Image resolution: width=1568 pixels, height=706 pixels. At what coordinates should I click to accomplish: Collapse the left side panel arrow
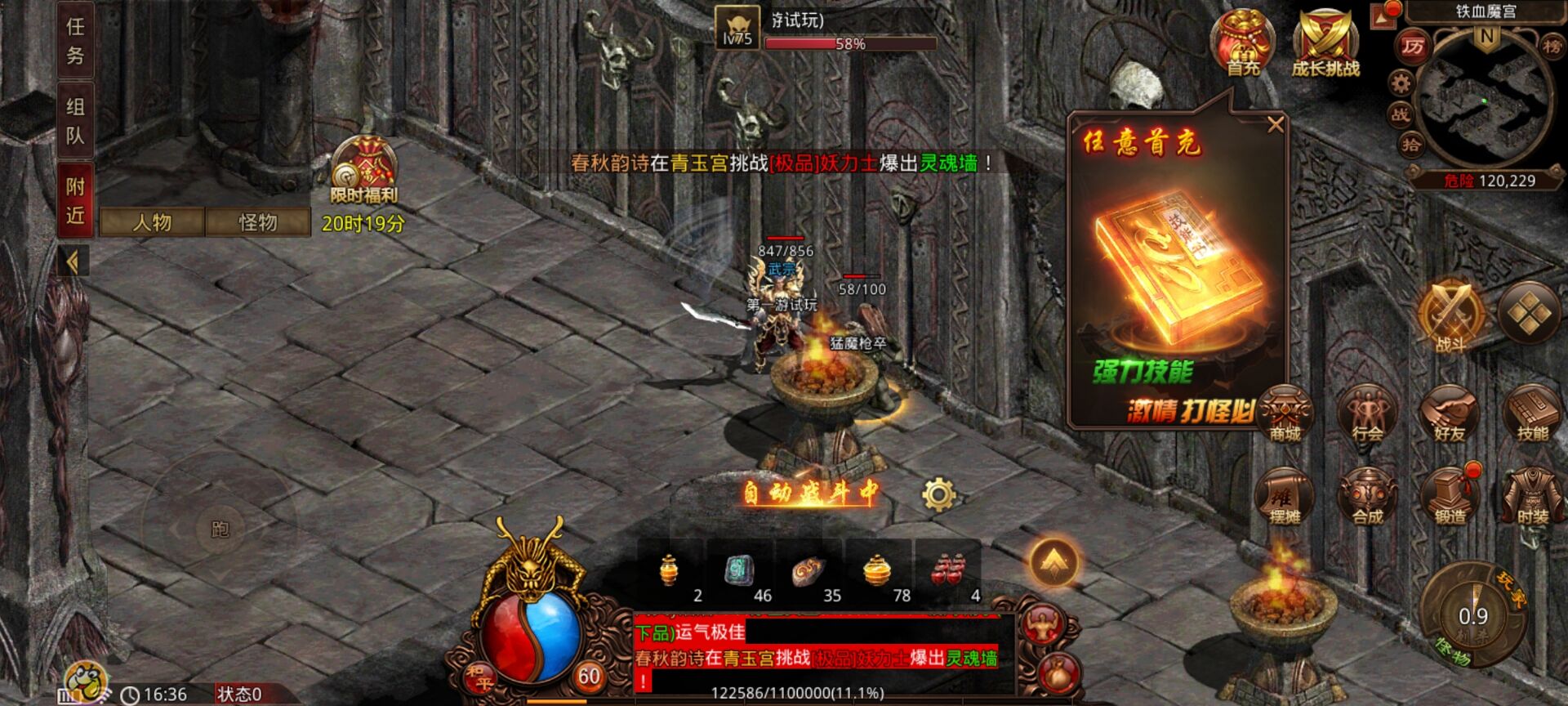pyautogui.click(x=73, y=262)
